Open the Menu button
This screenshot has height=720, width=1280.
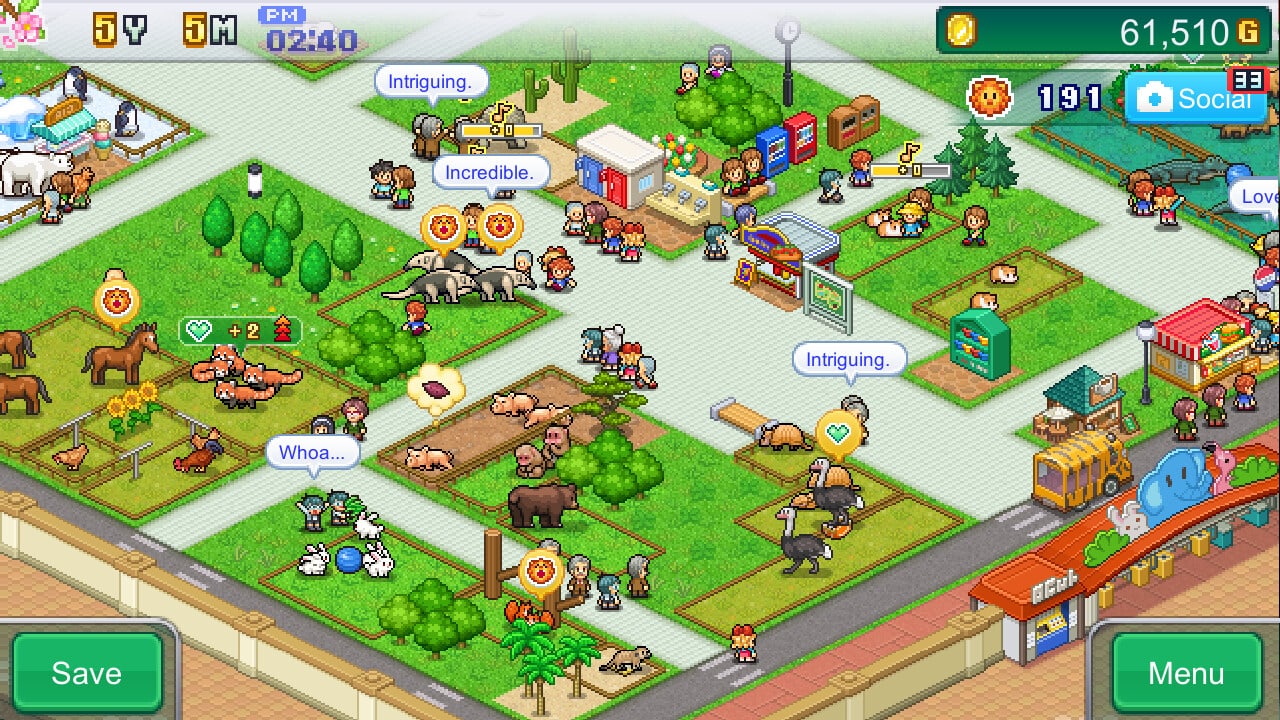pyautogui.click(x=1186, y=672)
